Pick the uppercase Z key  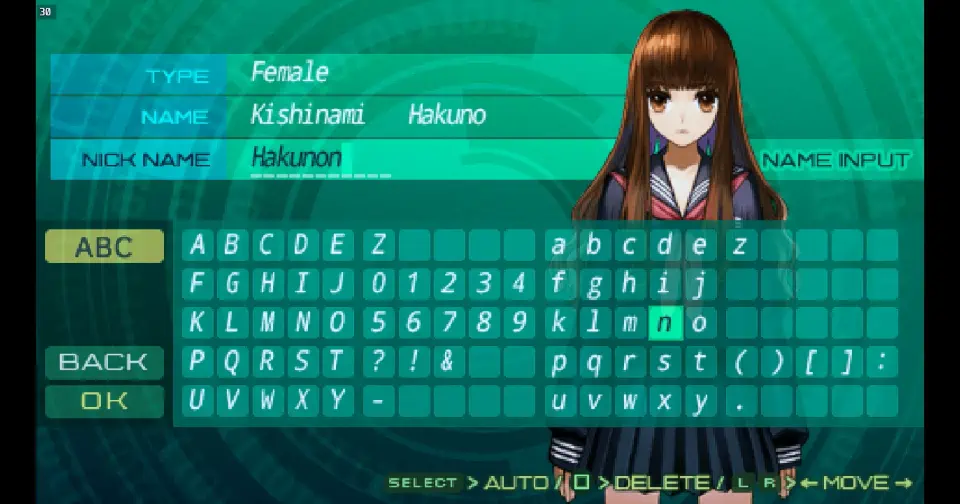pos(378,246)
